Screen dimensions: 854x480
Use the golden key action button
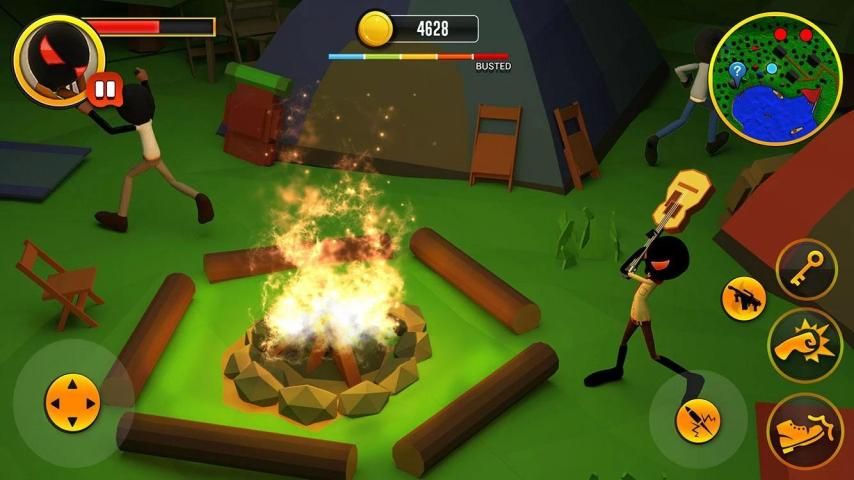pos(806,271)
